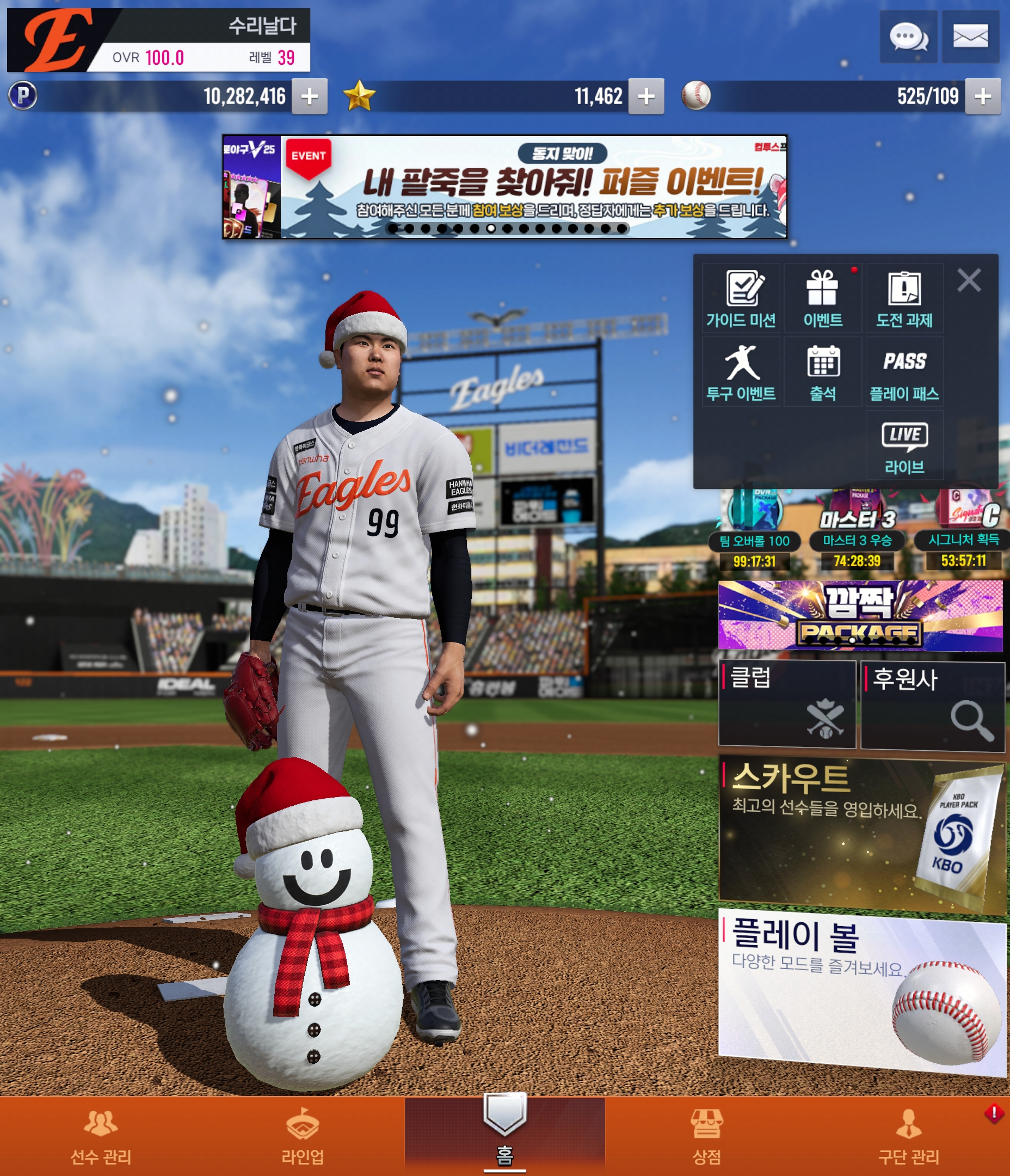Close the quick menu panel

[969, 280]
